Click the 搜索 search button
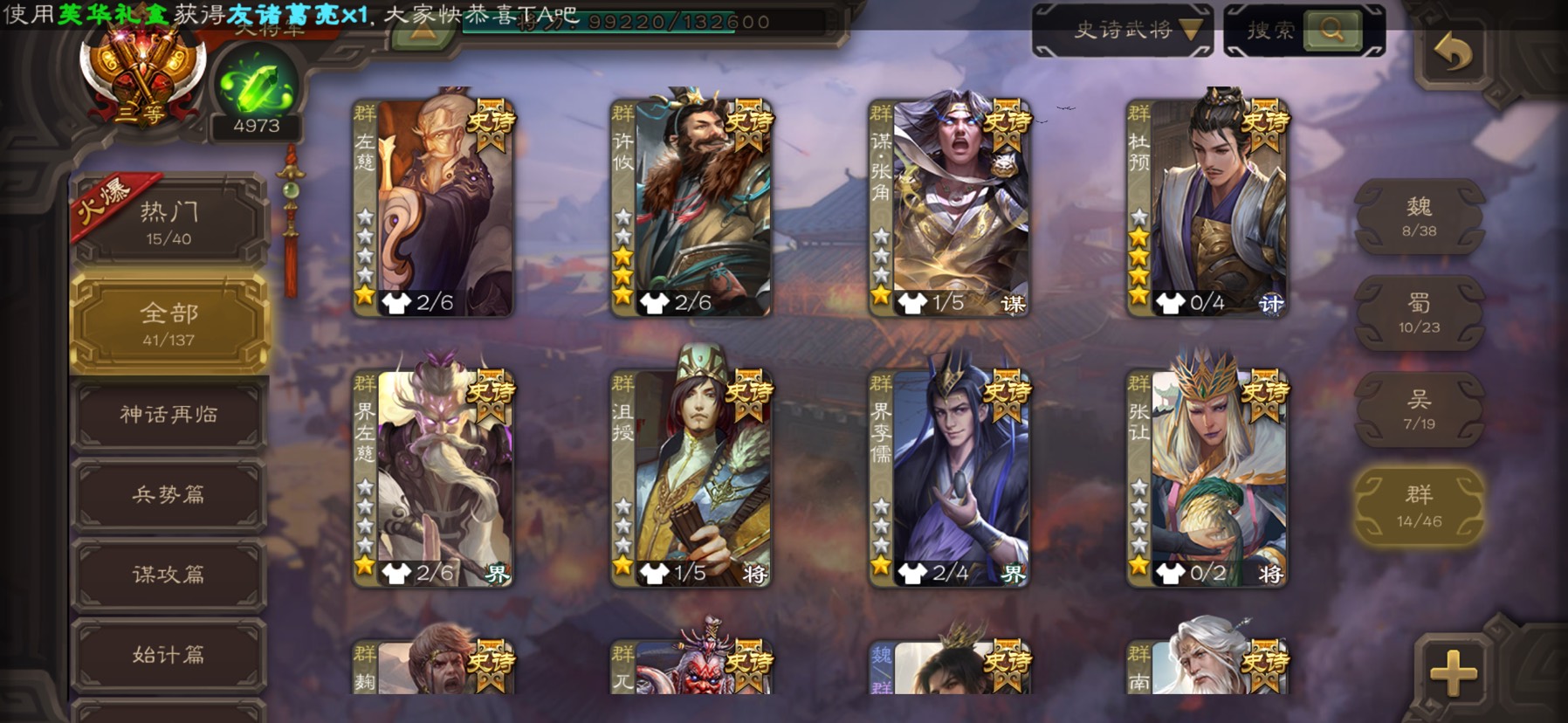The image size is (1568, 723). pyautogui.click(x=1304, y=31)
